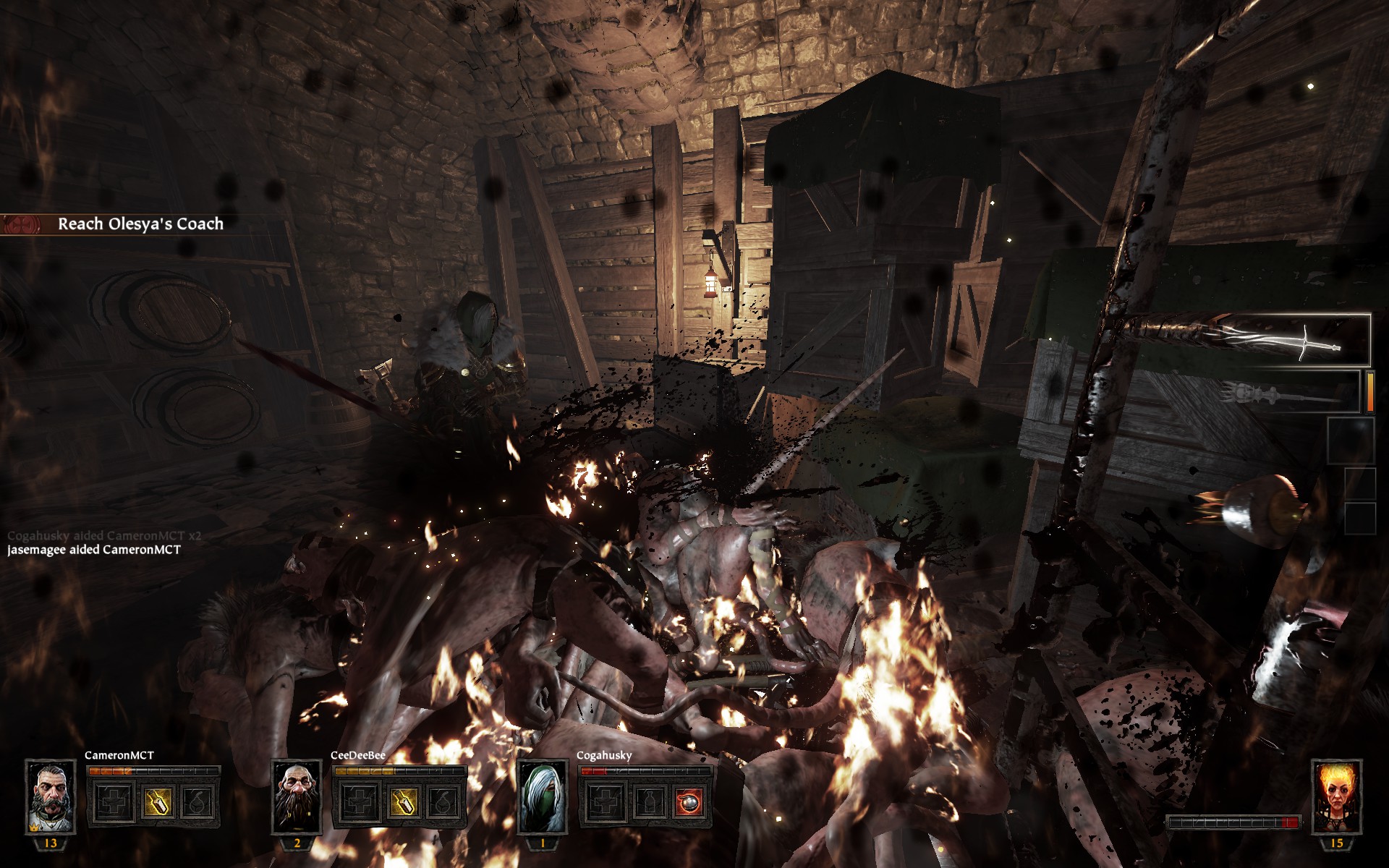This screenshot has width=1389, height=868.
Task: Select CeeDeeBee's dwarf portrait
Action: coord(297,796)
